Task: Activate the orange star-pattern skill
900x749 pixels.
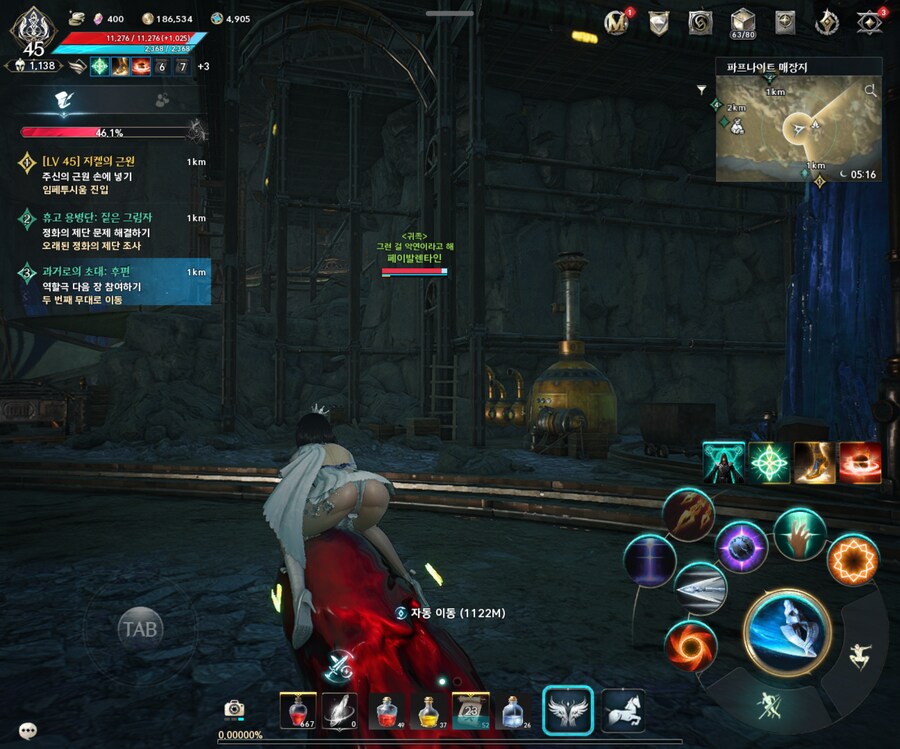Action: pos(852,560)
